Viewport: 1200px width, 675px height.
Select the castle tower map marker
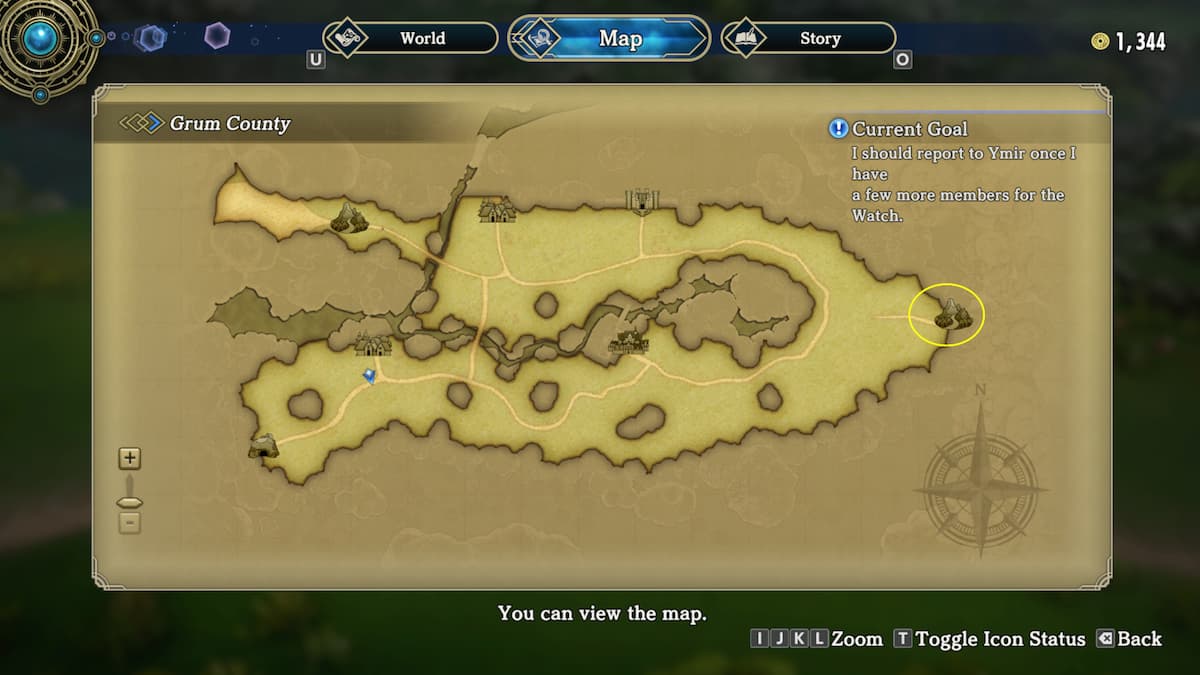click(640, 200)
